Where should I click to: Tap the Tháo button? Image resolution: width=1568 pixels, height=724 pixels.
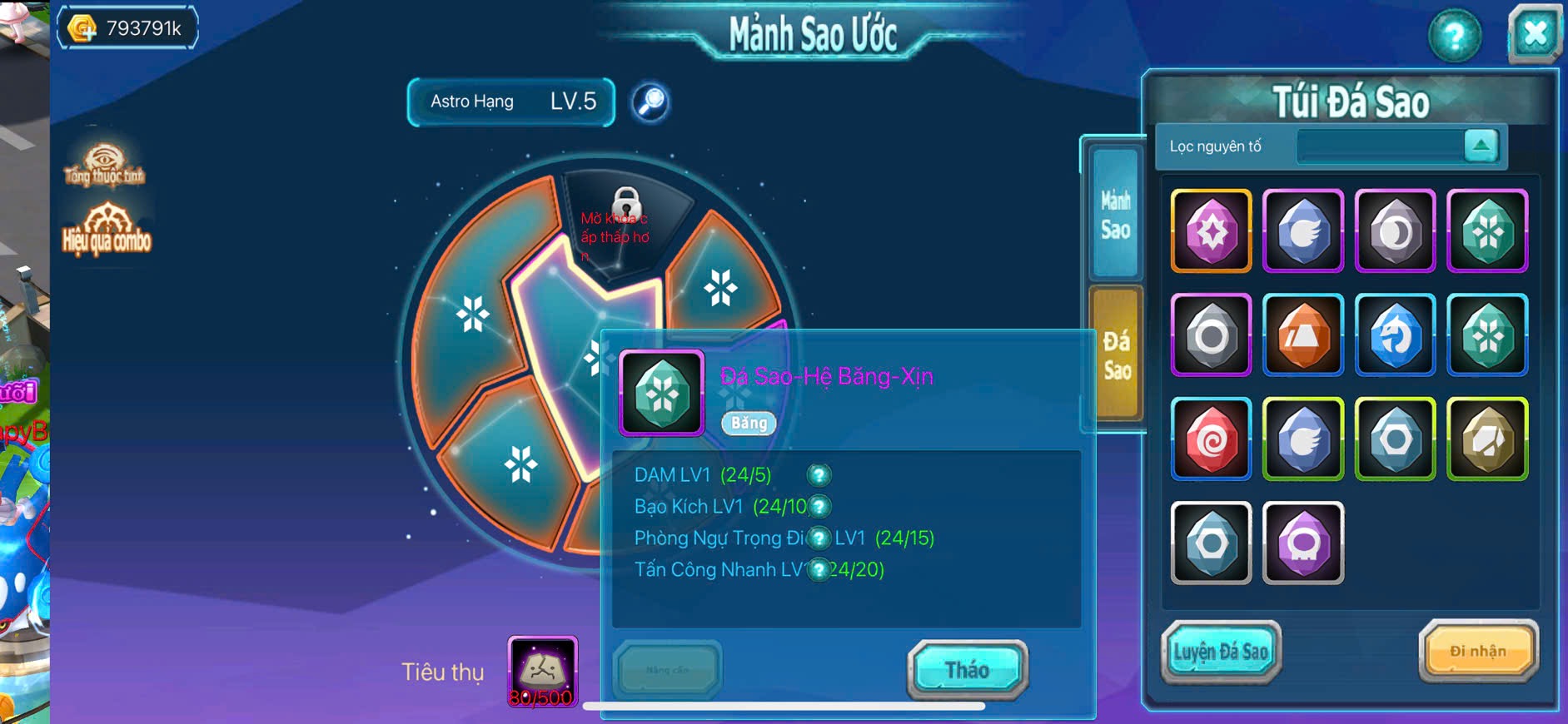tap(967, 669)
